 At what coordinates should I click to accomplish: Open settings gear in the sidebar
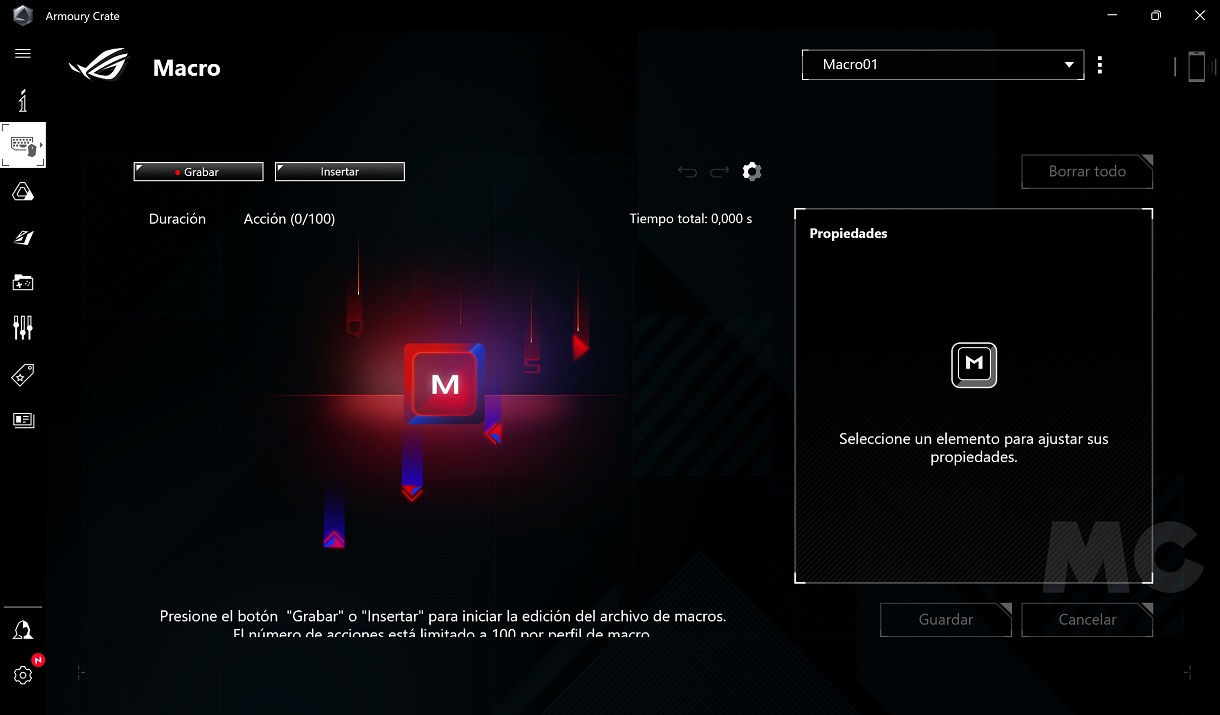pos(23,675)
